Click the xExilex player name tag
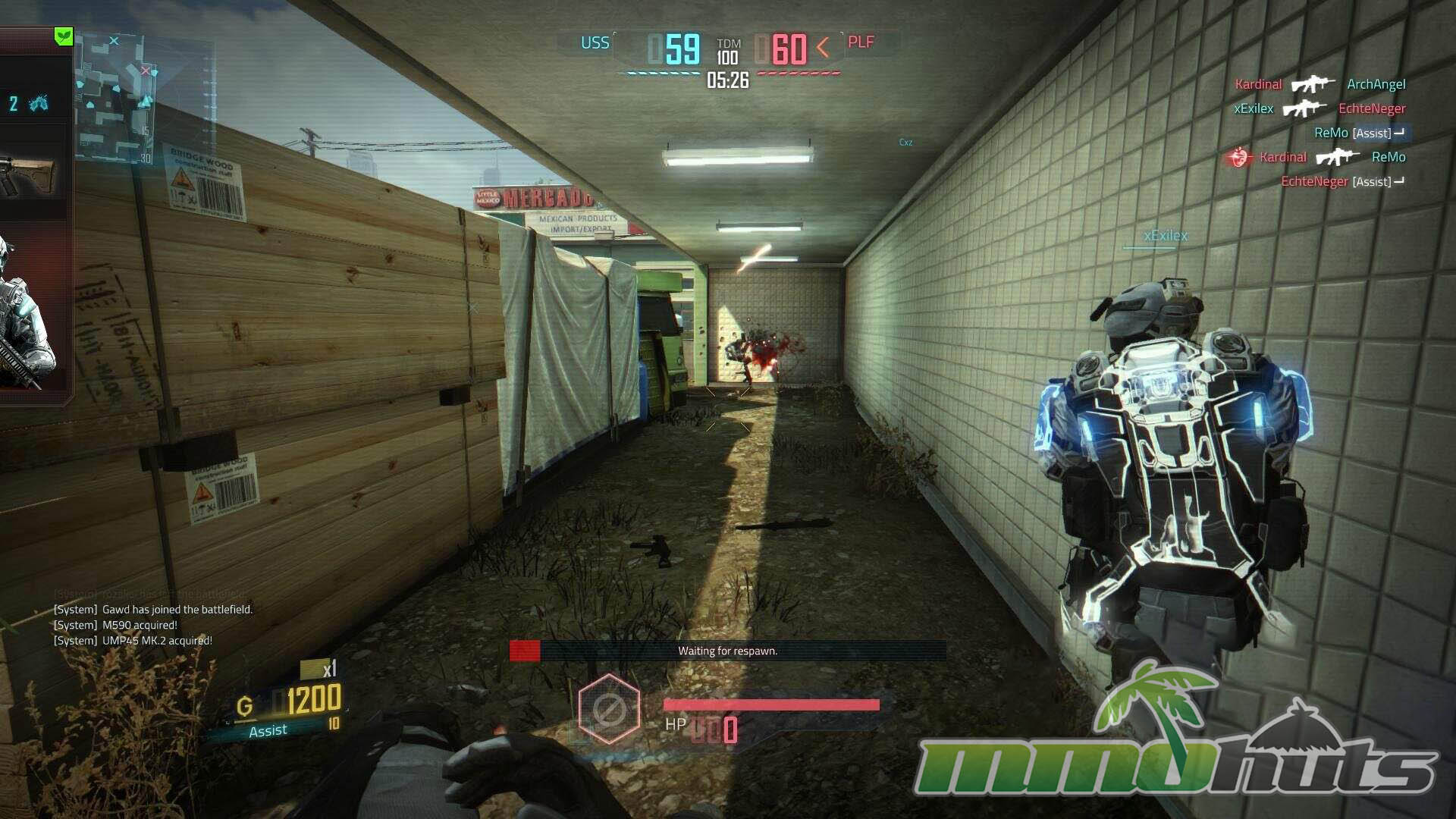The height and width of the screenshot is (819, 1456). pos(1165,236)
